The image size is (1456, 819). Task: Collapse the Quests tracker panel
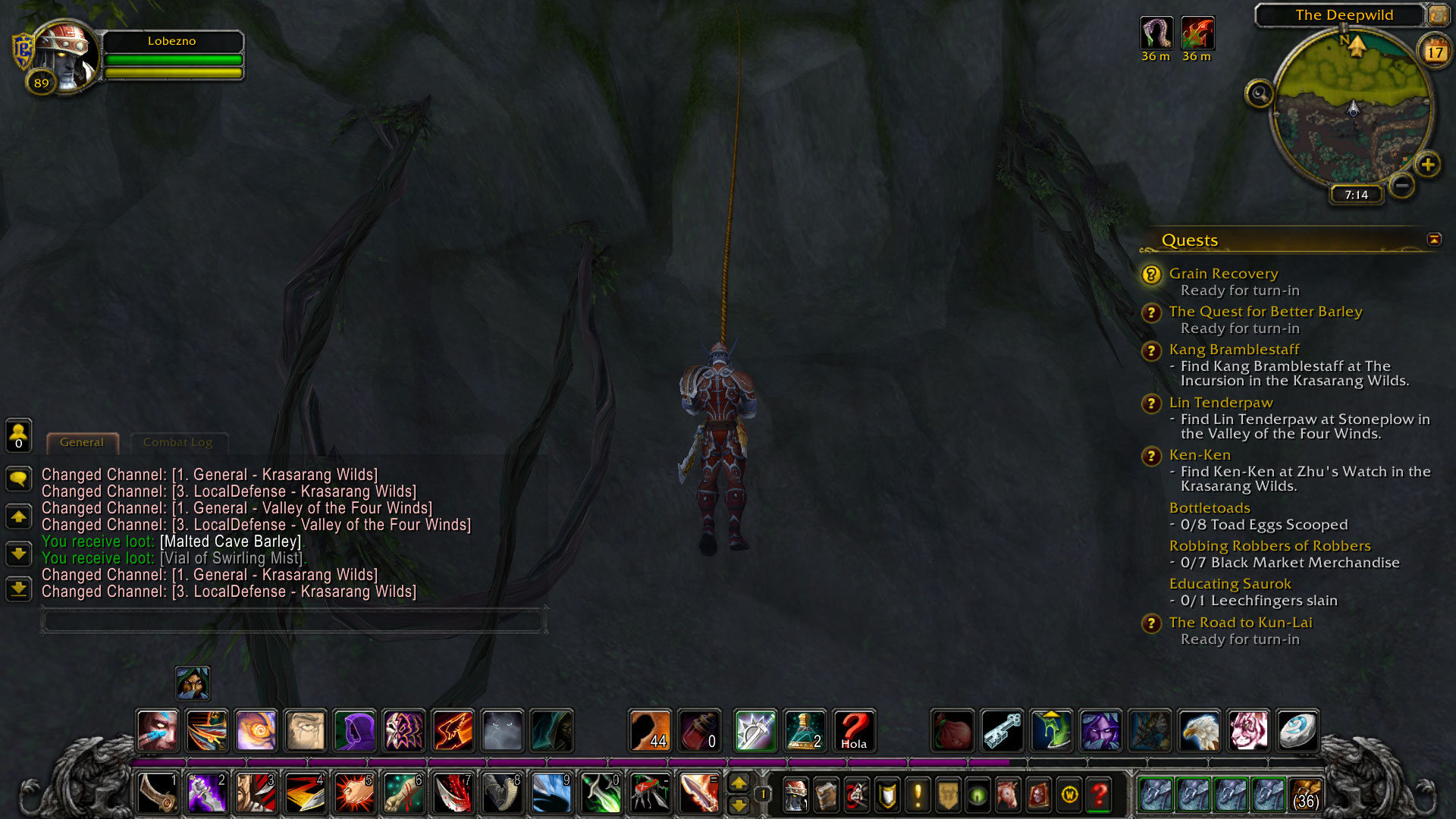coord(1433,240)
